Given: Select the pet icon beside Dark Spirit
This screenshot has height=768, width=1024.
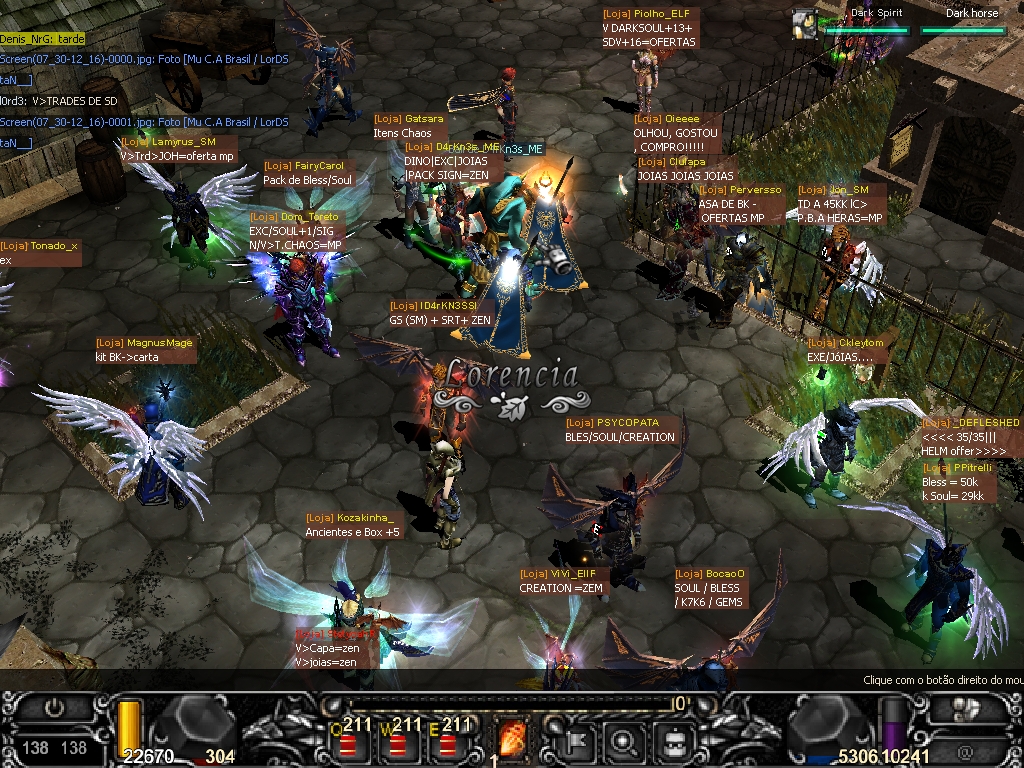Looking at the screenshot, I should pos(804,23).
